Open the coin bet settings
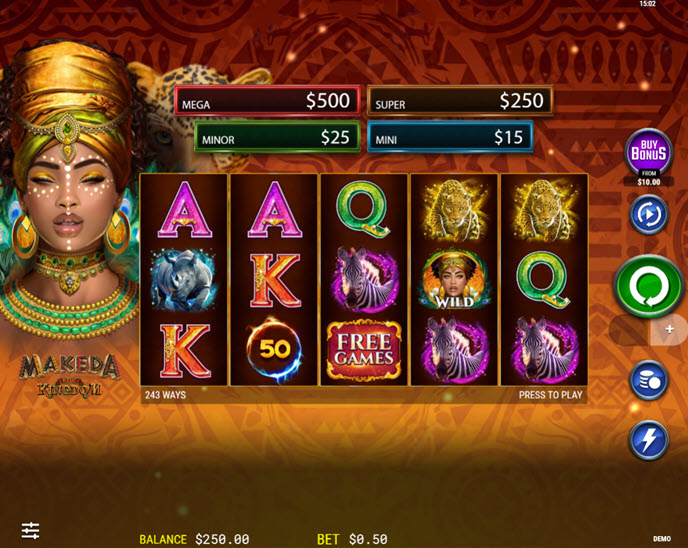688x548 pixels. [x=648, y=381]
